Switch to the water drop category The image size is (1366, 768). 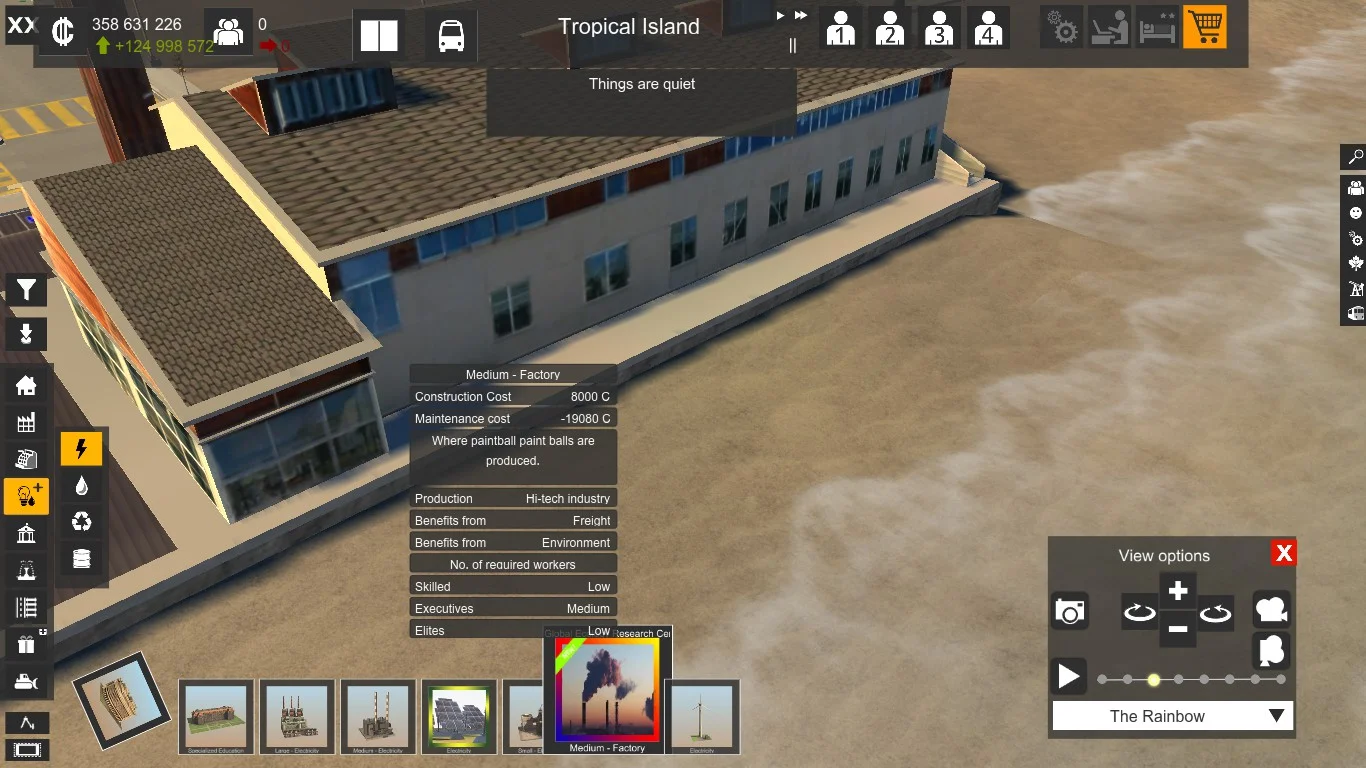(82, 486)
